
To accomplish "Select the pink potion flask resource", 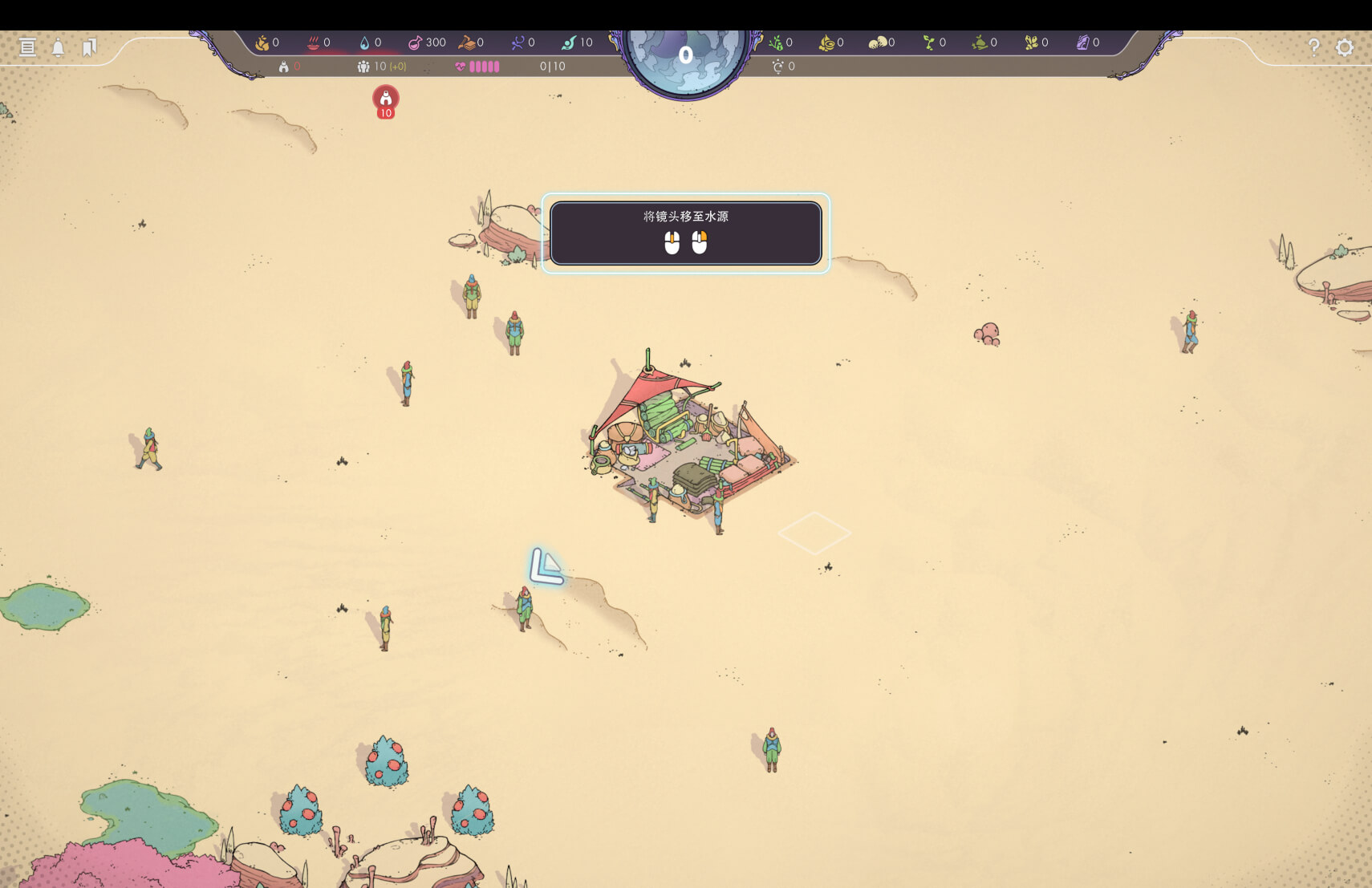I will tap(416, 43).
